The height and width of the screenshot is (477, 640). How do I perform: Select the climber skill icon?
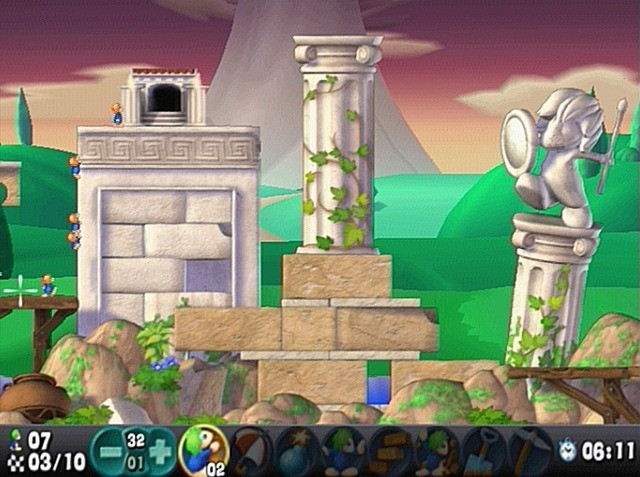(x=203, y=448)
